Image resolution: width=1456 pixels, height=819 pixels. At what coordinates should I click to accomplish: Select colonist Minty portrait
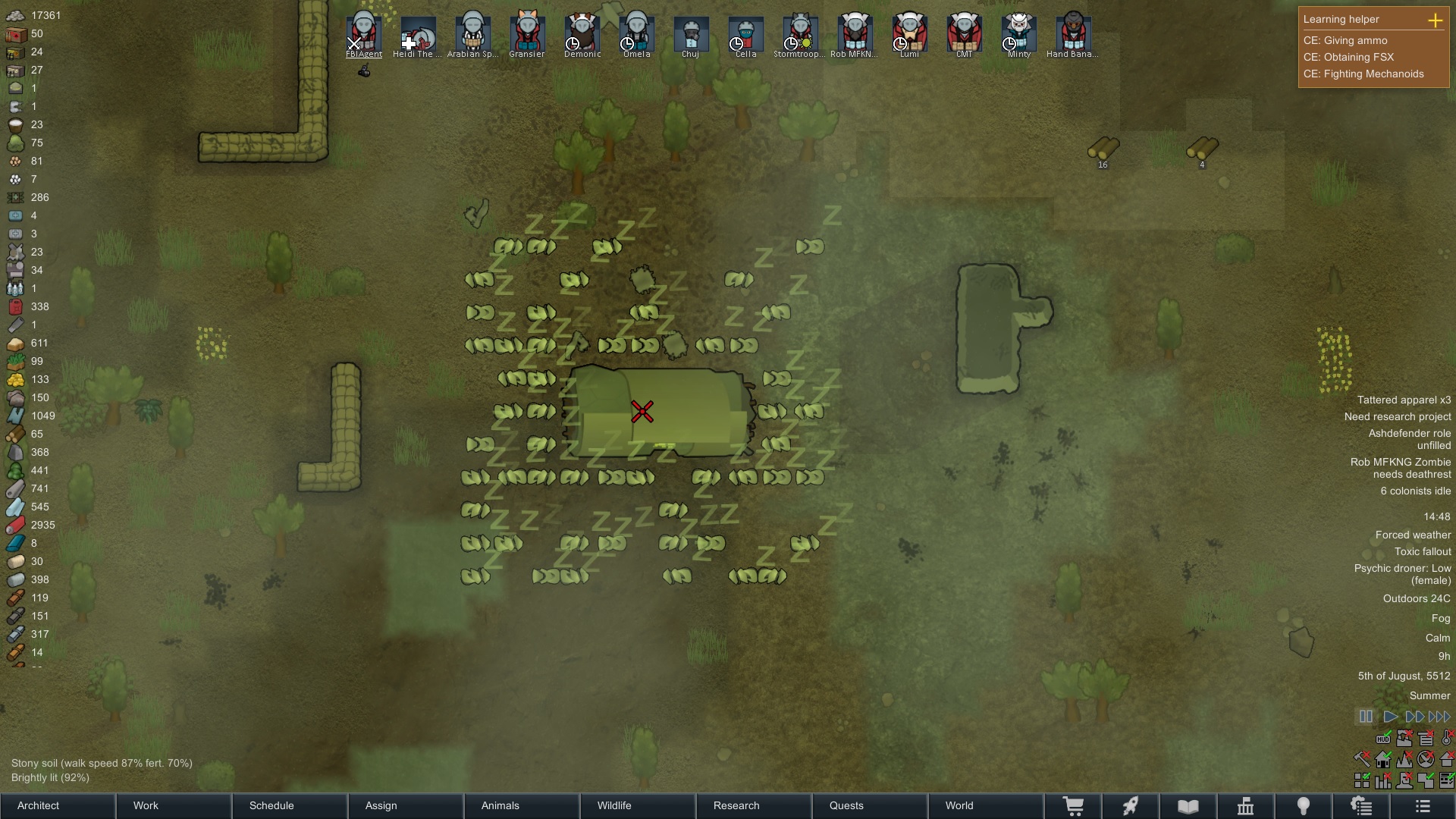(x=1018, y=32)
